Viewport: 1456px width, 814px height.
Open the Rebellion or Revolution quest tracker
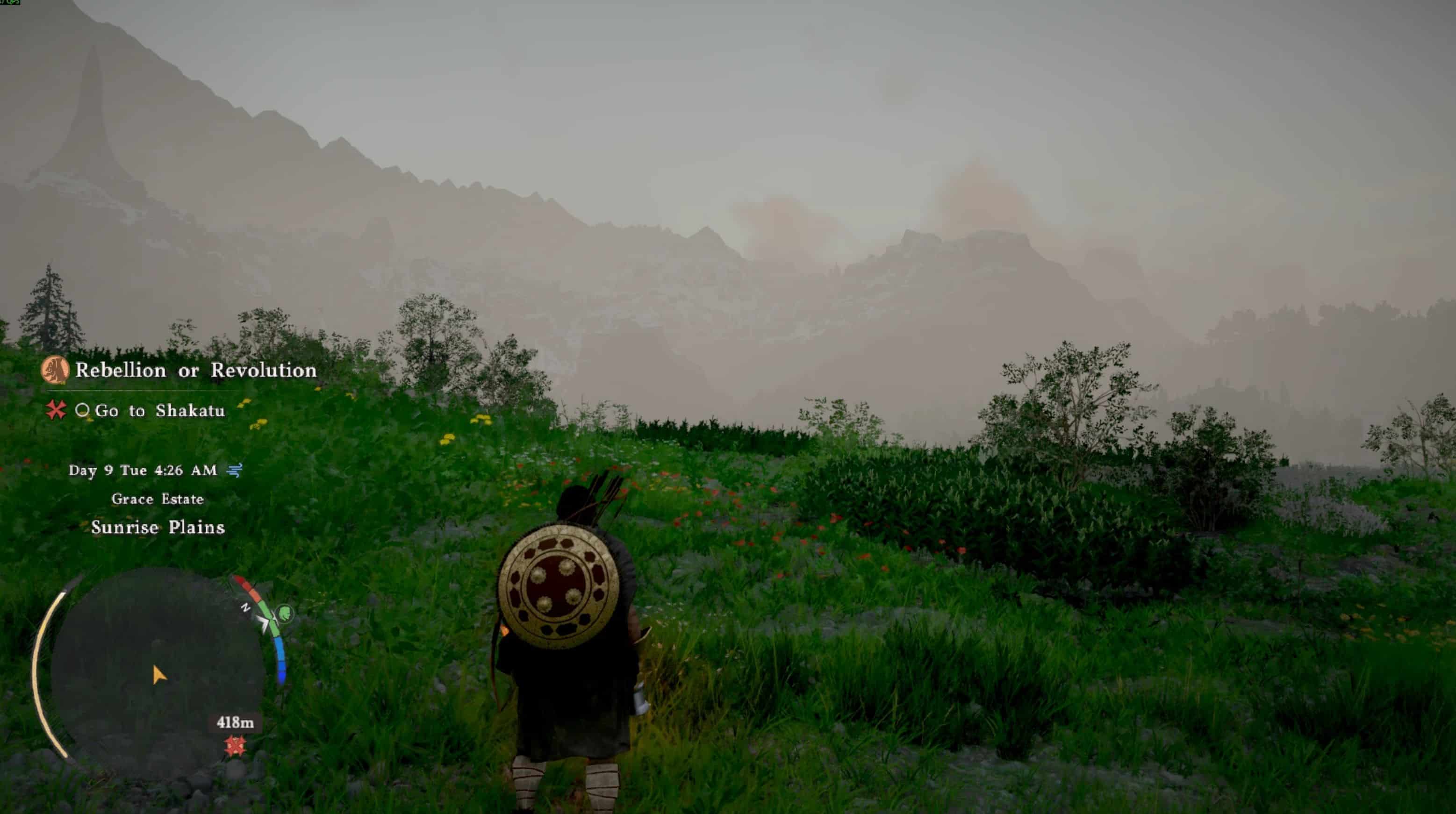point(195,371)
